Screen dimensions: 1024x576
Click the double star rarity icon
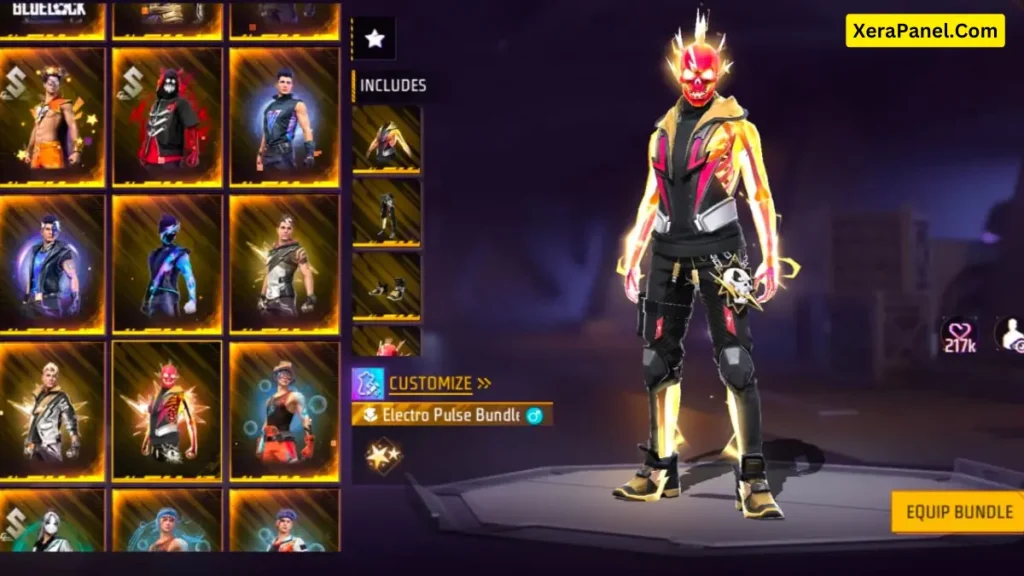point(383,456)
